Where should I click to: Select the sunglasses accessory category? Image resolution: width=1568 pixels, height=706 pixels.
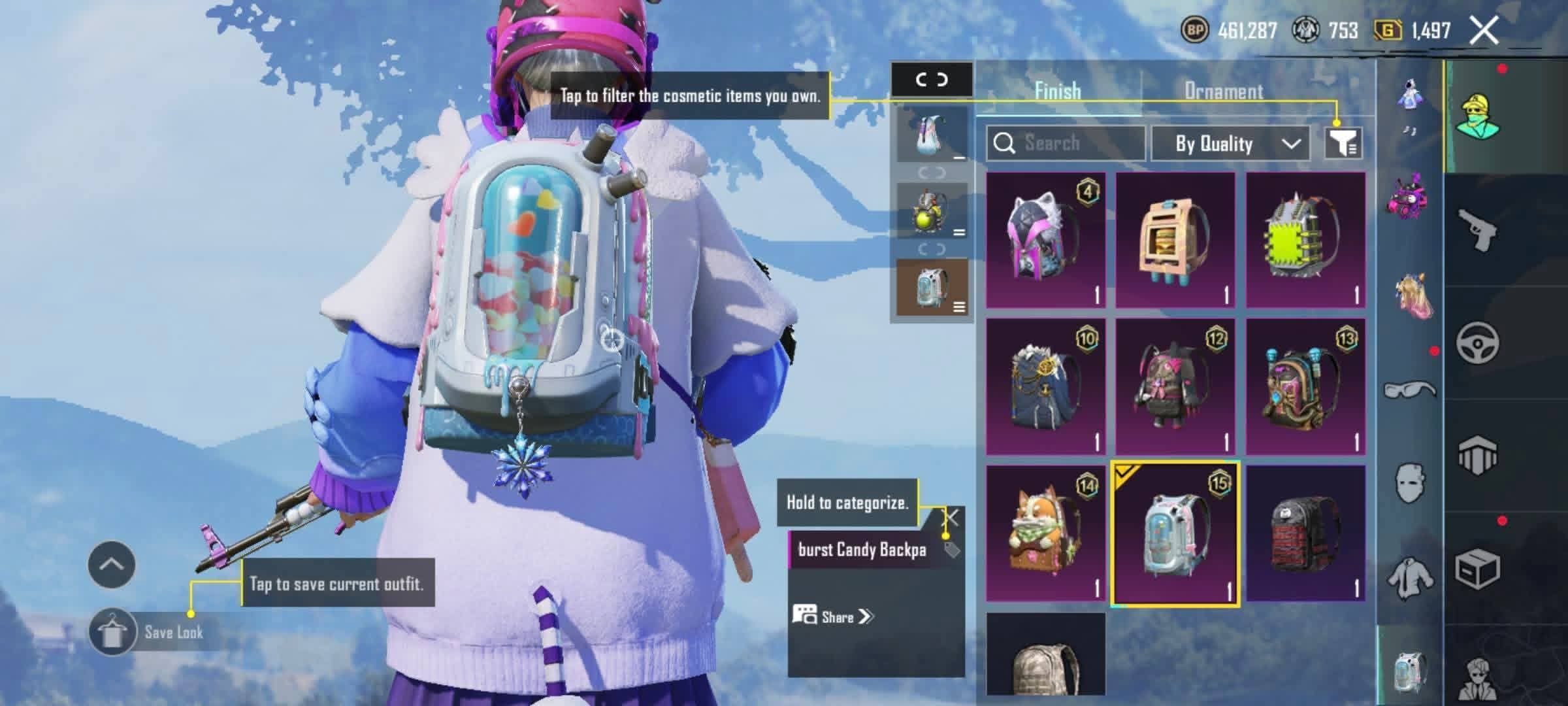(1410, 390)
